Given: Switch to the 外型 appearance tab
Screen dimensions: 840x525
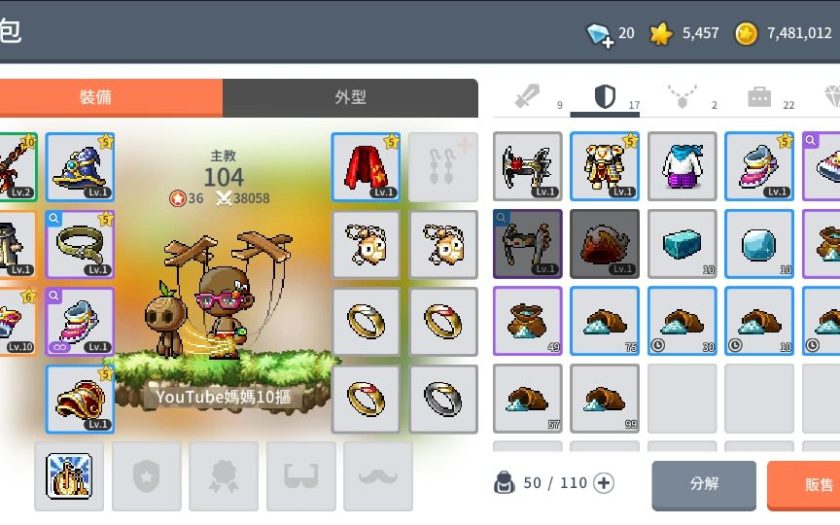Looking at the screenshot, I should tap(350, 98).
